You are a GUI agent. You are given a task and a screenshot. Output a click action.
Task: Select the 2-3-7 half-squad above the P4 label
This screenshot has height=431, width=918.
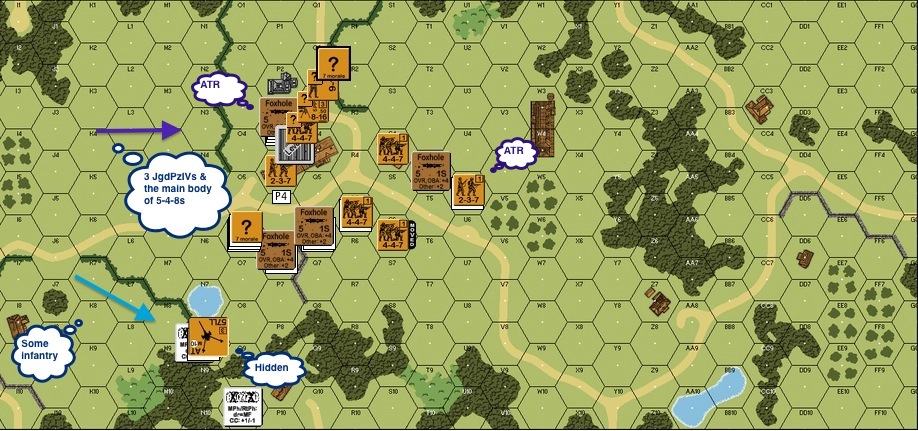[x=280, y=170]
